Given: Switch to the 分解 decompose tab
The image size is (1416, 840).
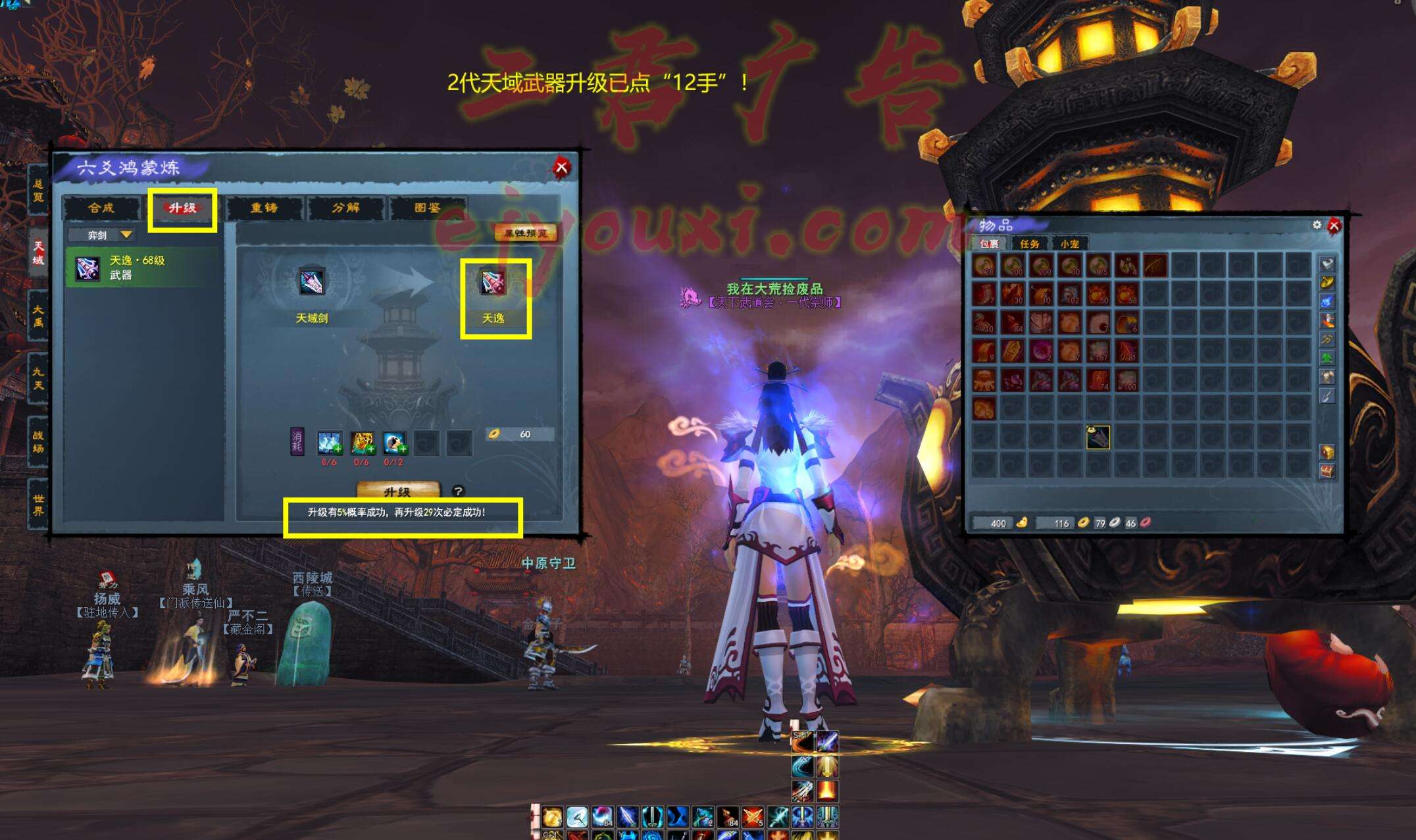Looking at the screenshot, I should tap(345, 208).
